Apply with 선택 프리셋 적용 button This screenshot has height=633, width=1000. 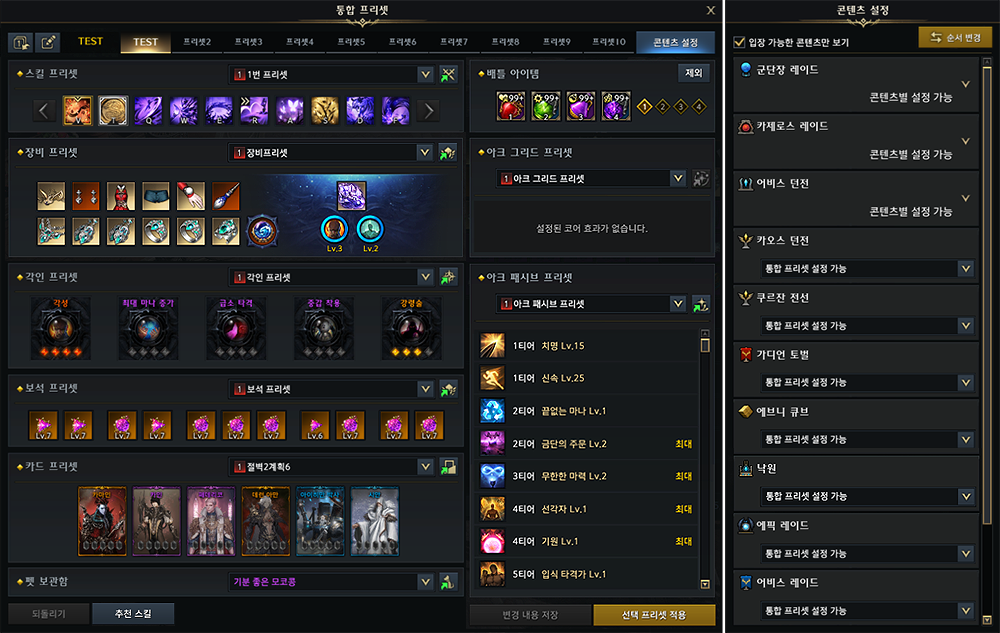[x=654, y=614]
